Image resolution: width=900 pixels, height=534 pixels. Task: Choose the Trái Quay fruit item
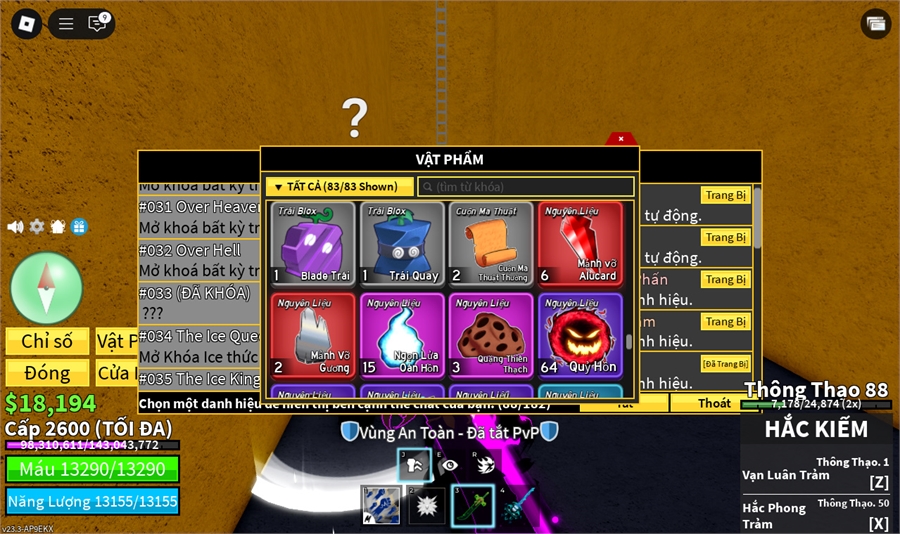pyautogui.click(x=402, y=244)
